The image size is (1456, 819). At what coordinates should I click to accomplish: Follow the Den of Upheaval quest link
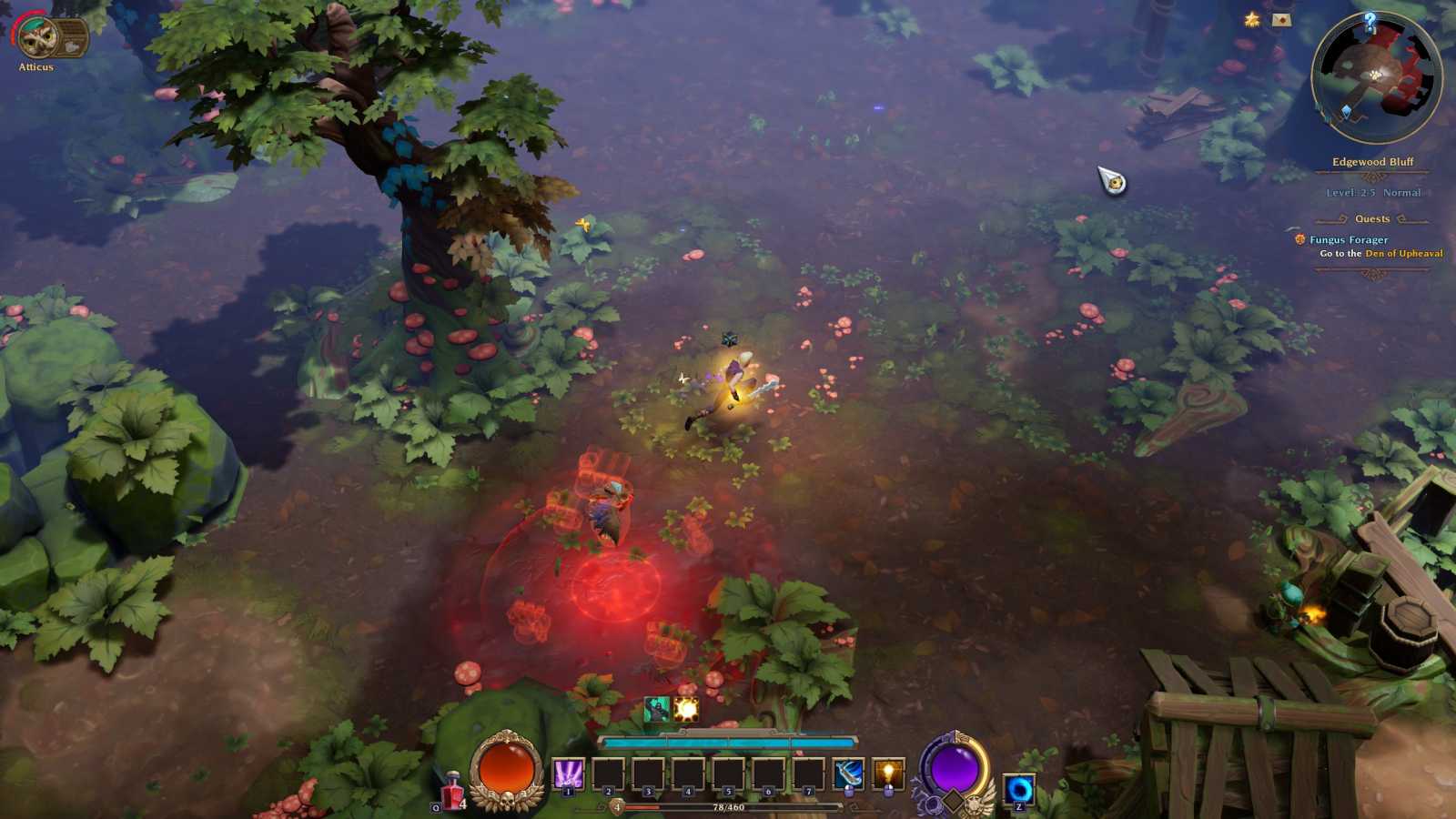coord(1404,254)
